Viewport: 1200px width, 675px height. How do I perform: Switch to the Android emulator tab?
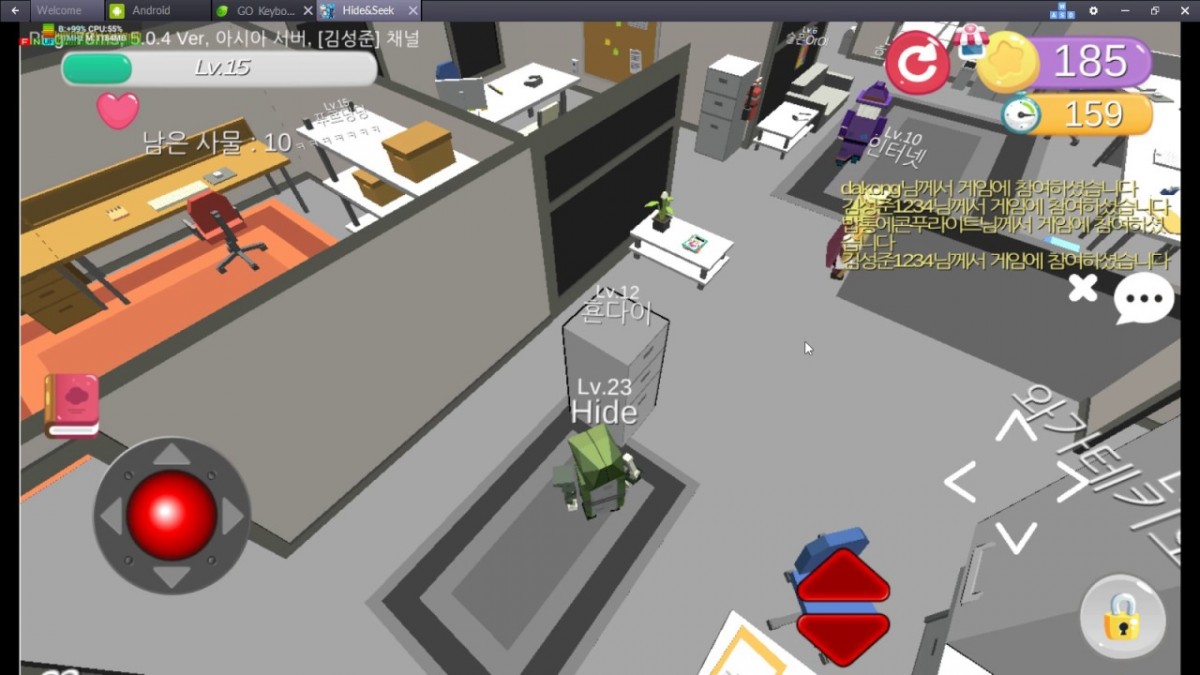(151, 11)
